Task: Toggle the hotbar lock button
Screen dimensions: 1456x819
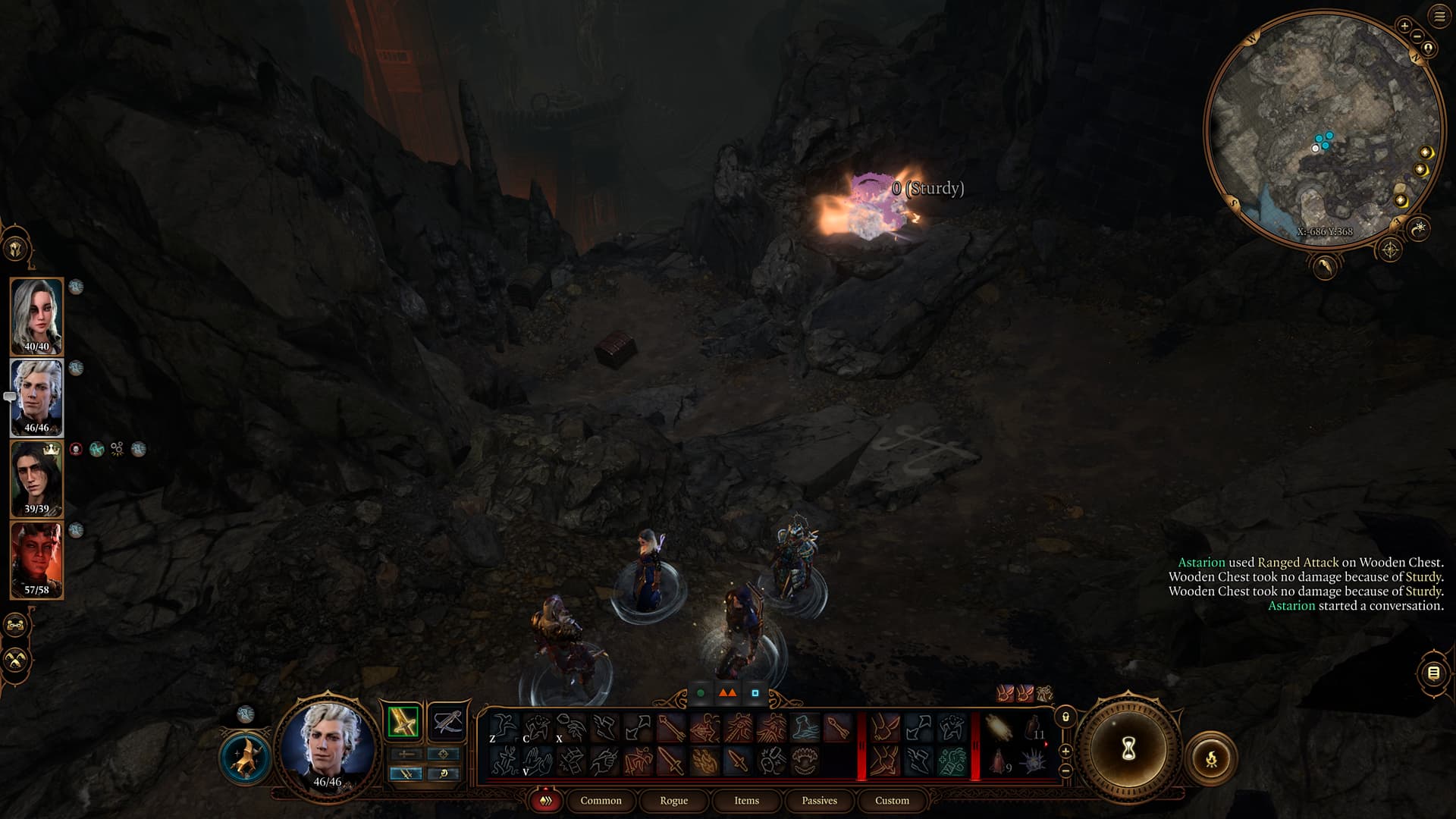Action: click(x=1065, y=717)
